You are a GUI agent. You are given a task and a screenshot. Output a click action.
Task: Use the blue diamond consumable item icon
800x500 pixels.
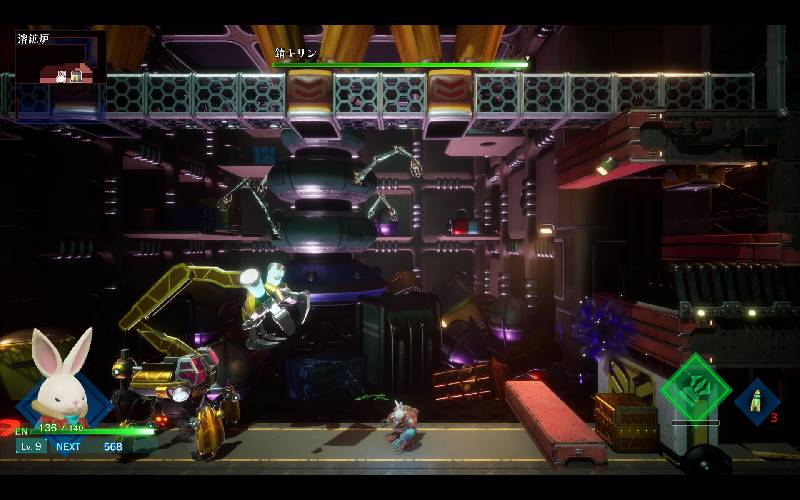coord(757,400)
